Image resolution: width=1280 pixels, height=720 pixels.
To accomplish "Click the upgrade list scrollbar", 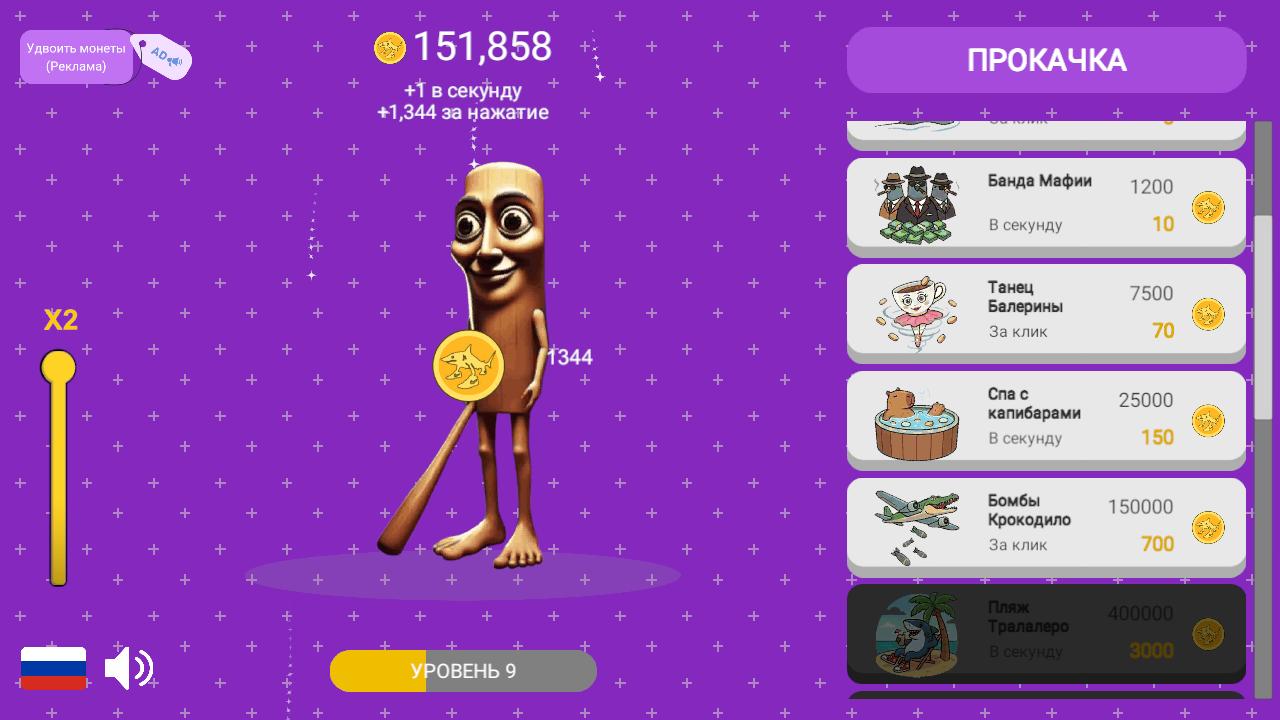I will pyautogui.click(x=1263, y=320).
